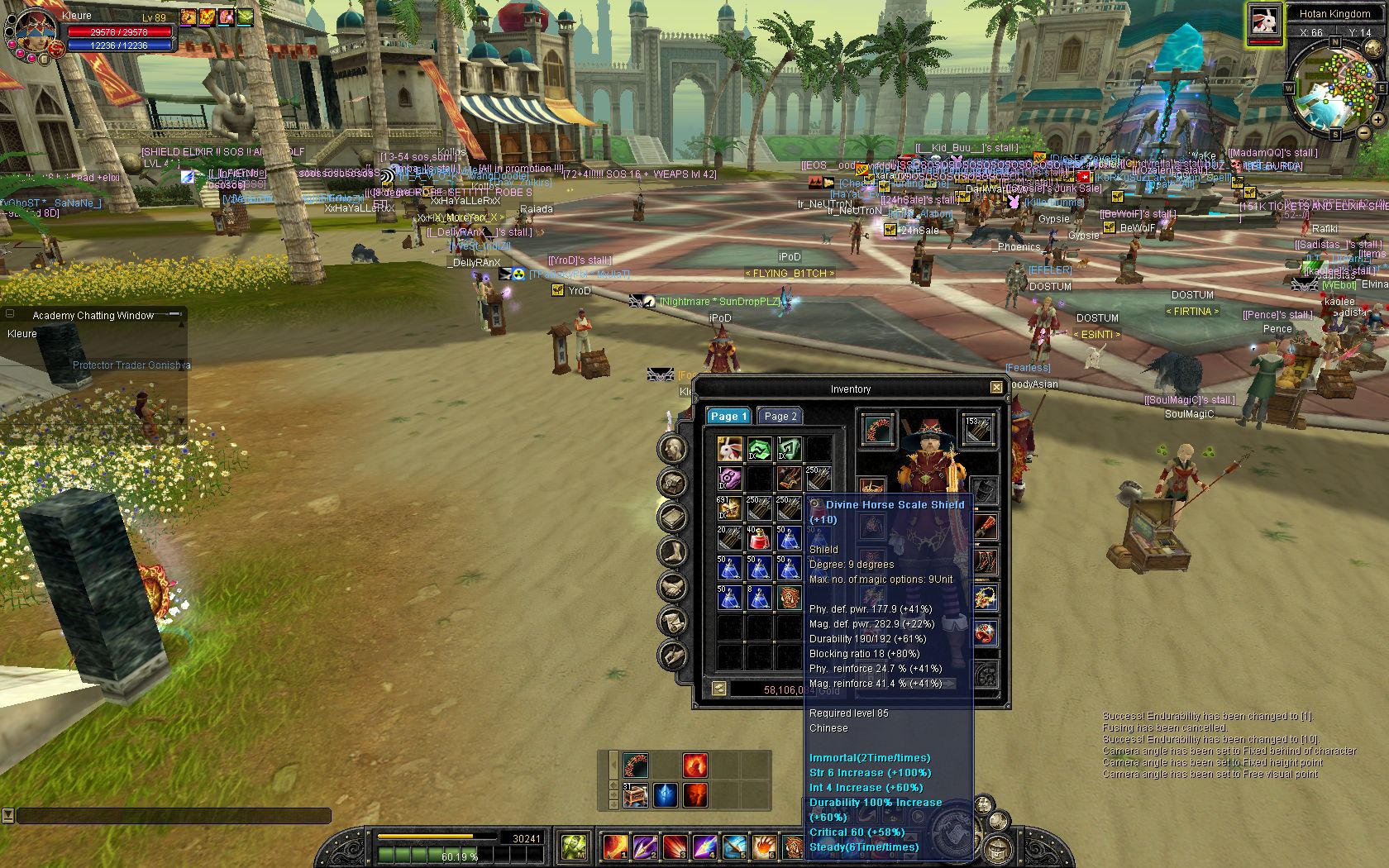Click the equipped gold necklace slot
The image size is (1389, 868).
(985, 598)
